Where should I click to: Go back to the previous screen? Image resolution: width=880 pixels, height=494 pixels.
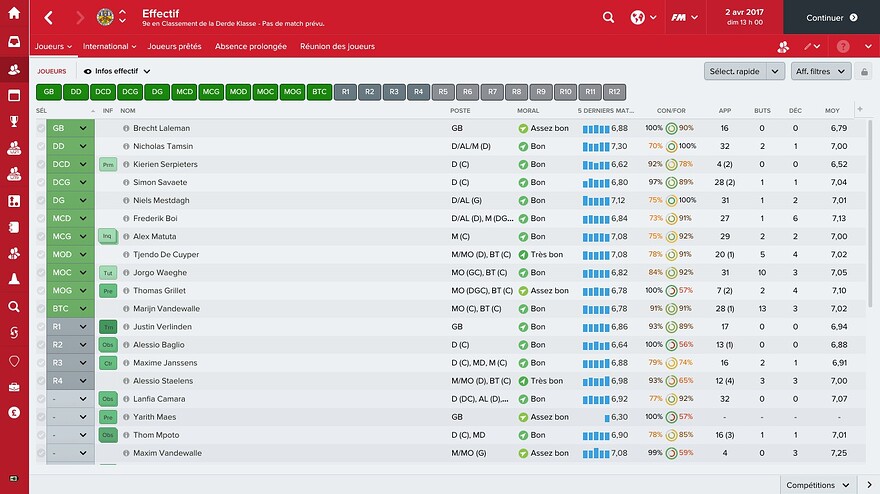tap(49, 17)
